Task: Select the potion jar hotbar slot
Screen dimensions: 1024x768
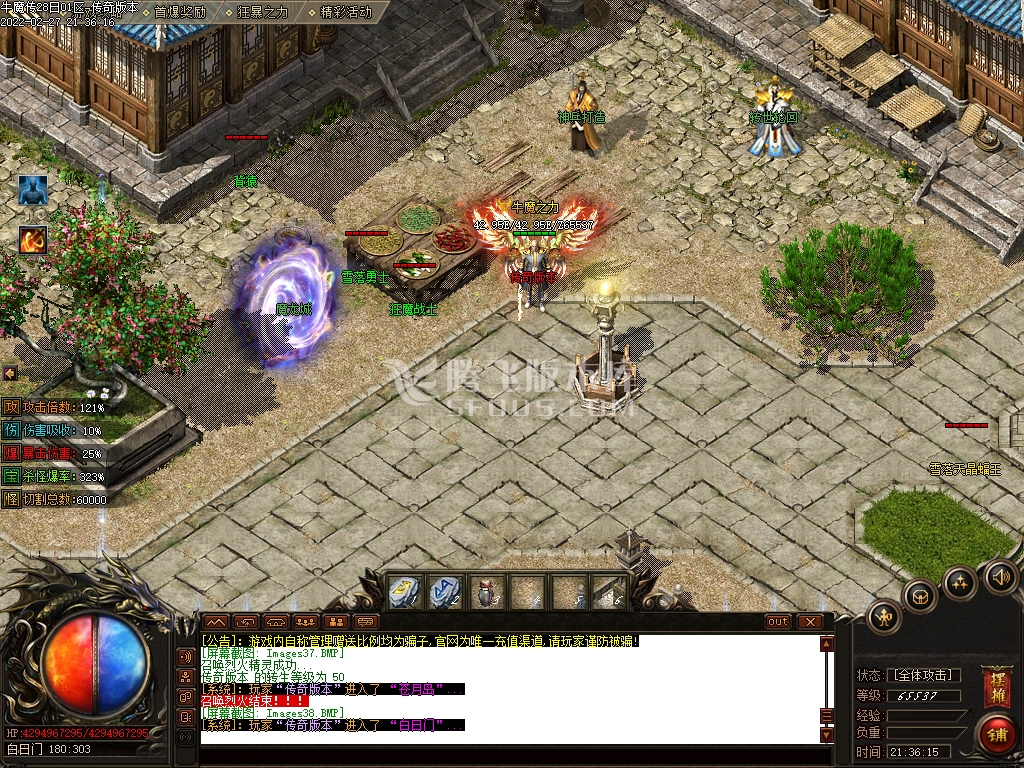Action: (486, 592)
